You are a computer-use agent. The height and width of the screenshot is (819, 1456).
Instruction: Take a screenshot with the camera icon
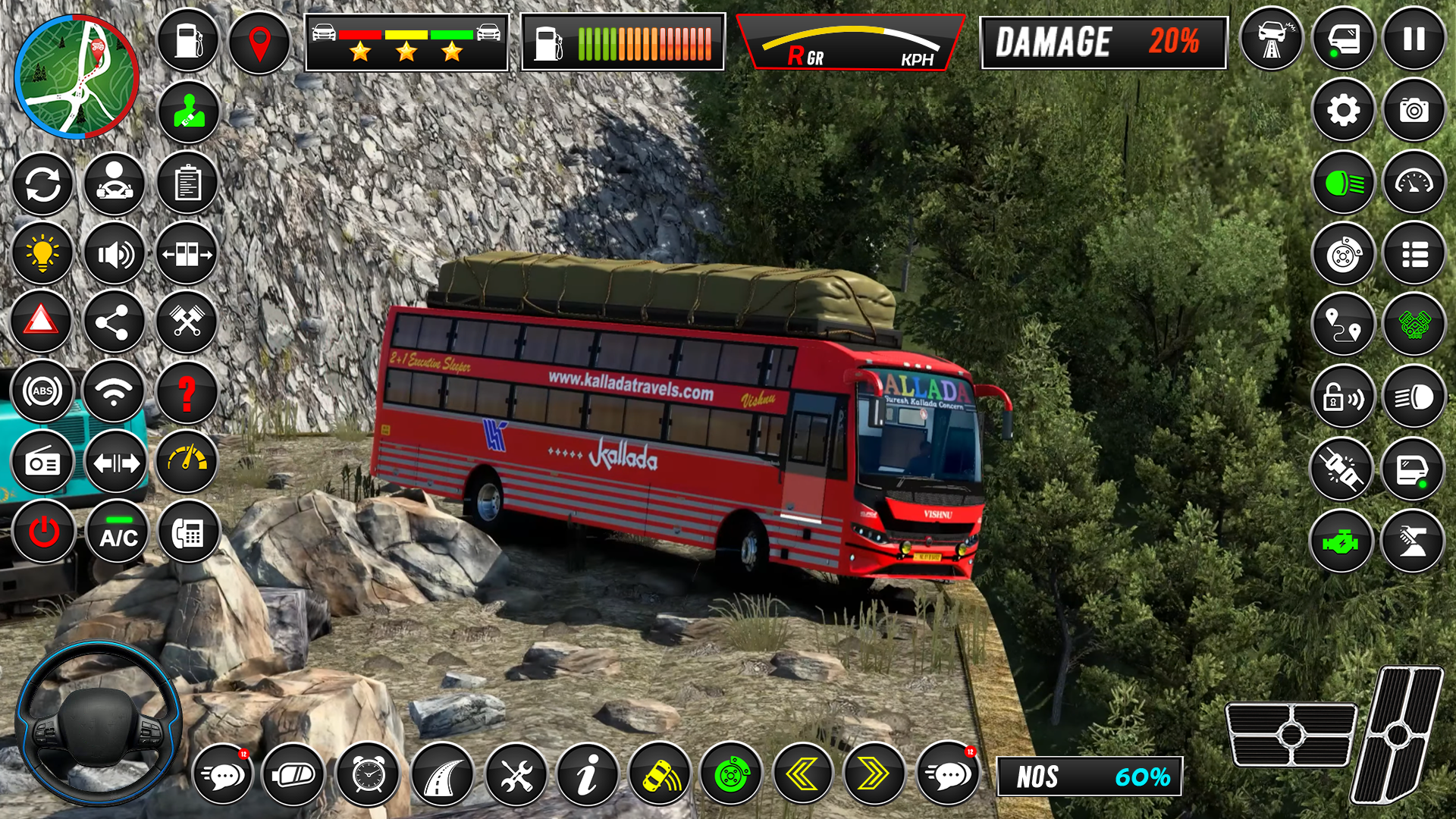coord(1414,109)
